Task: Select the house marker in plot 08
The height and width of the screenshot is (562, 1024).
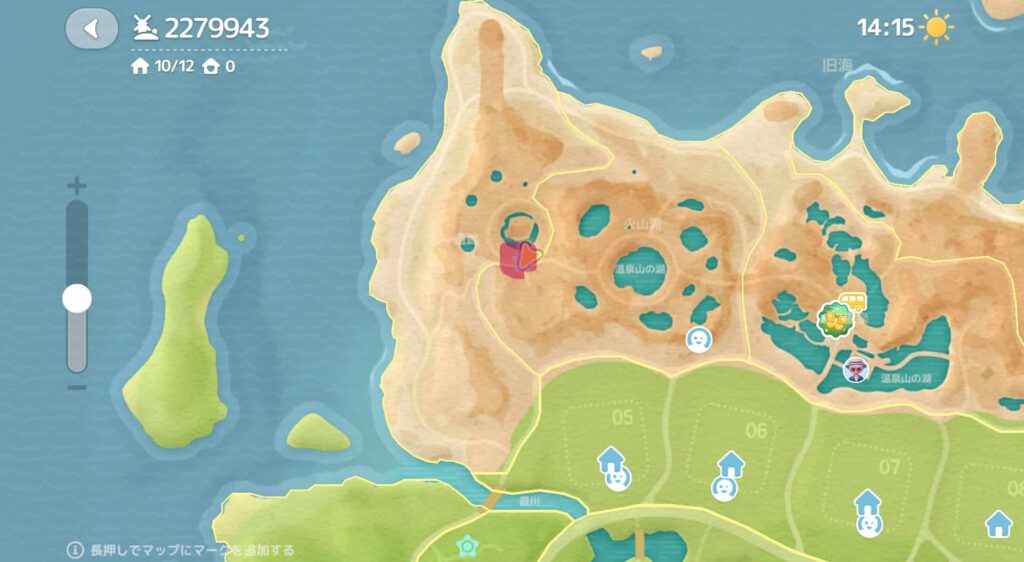Action: pyautogui.click(x=997, y=522)
